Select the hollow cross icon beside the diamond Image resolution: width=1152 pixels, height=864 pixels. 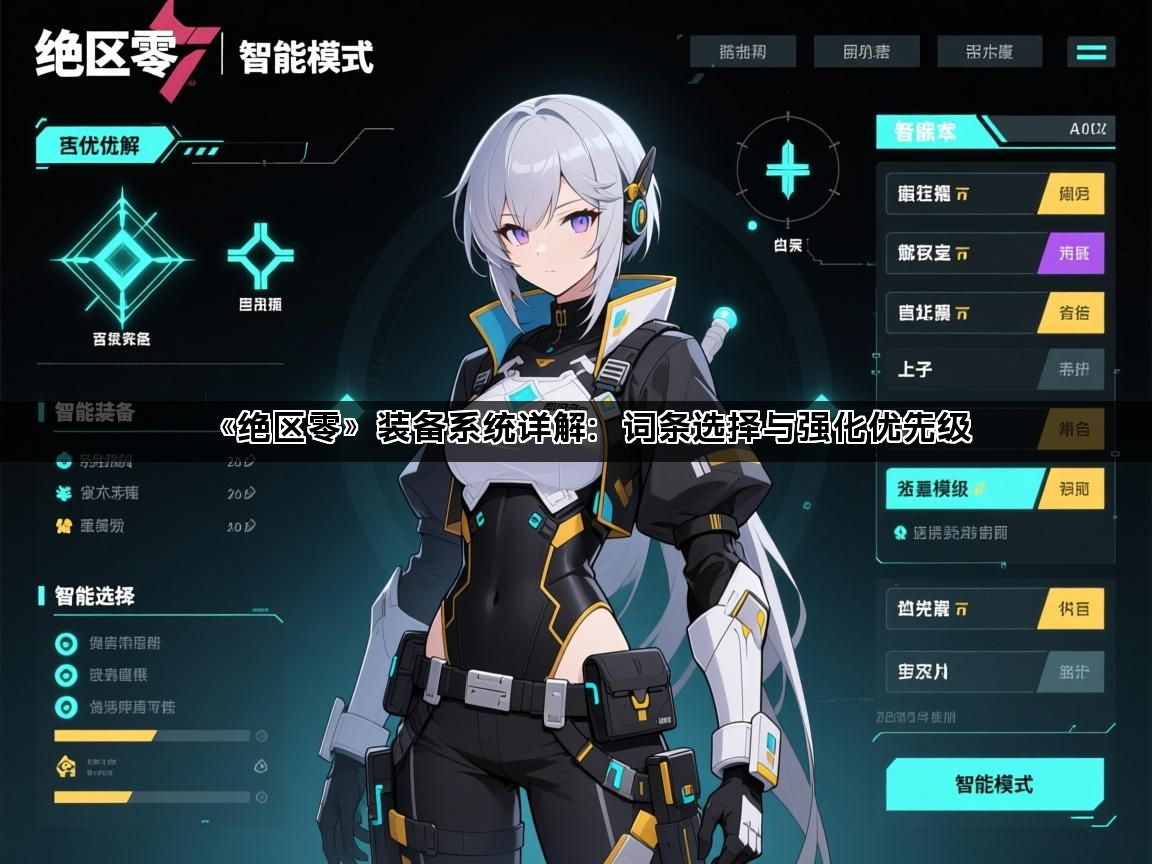tap(261, 255)
